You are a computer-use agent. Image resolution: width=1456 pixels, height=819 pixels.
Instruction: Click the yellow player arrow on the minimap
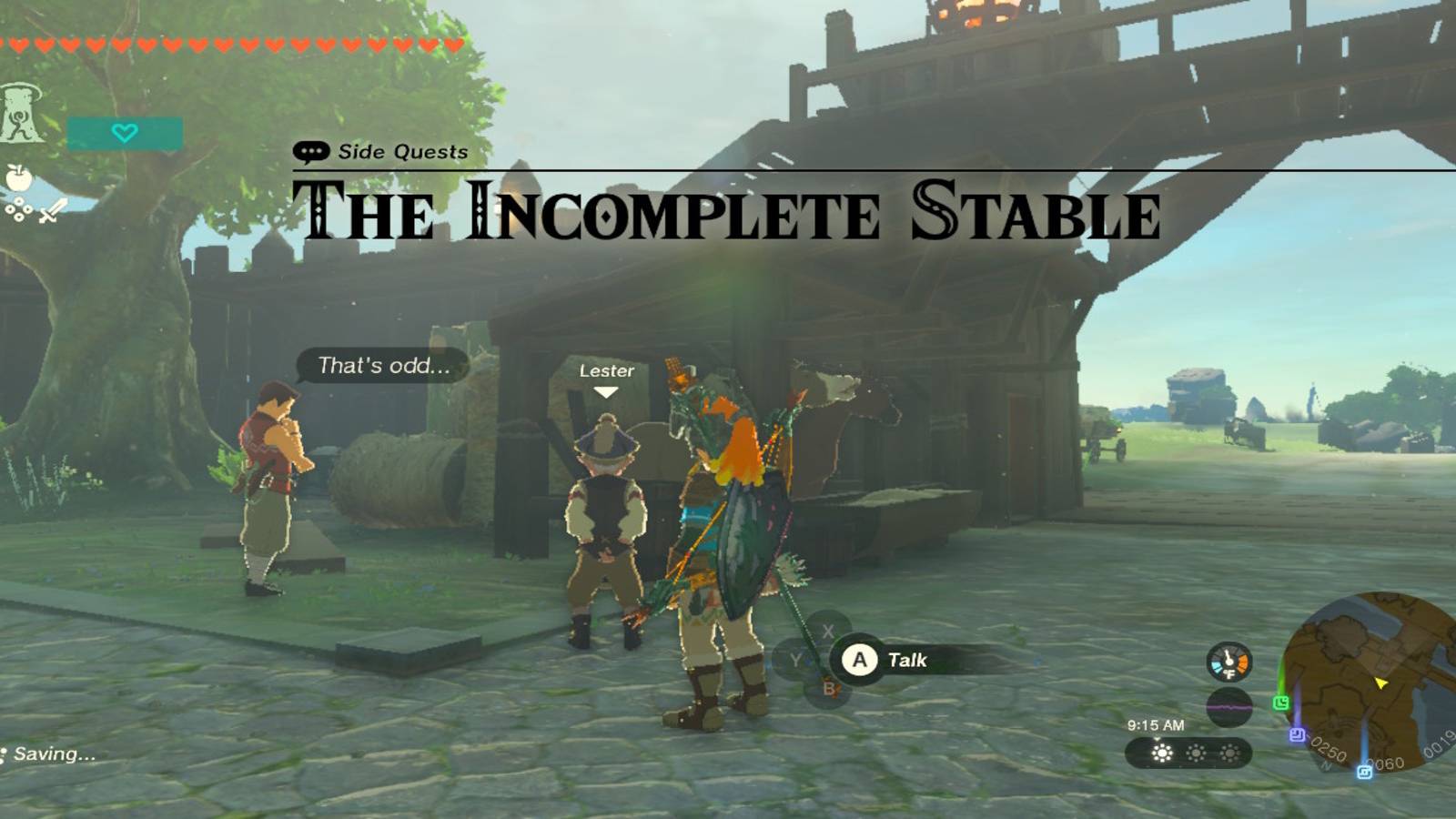1381,684
